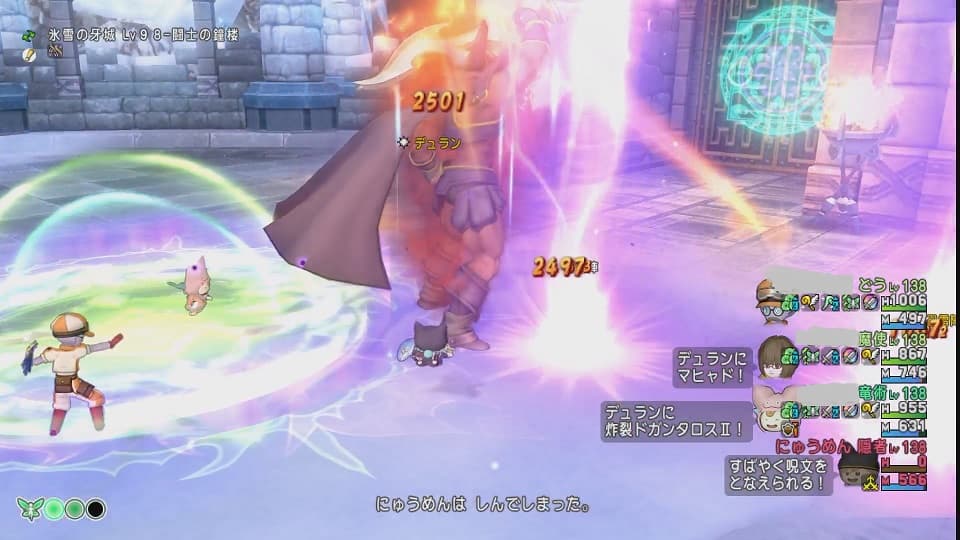The width and height of the screenshot is (960, 540).
Task: Select the fallen にゅうめん party member portrait
Action: pos(855,470)
